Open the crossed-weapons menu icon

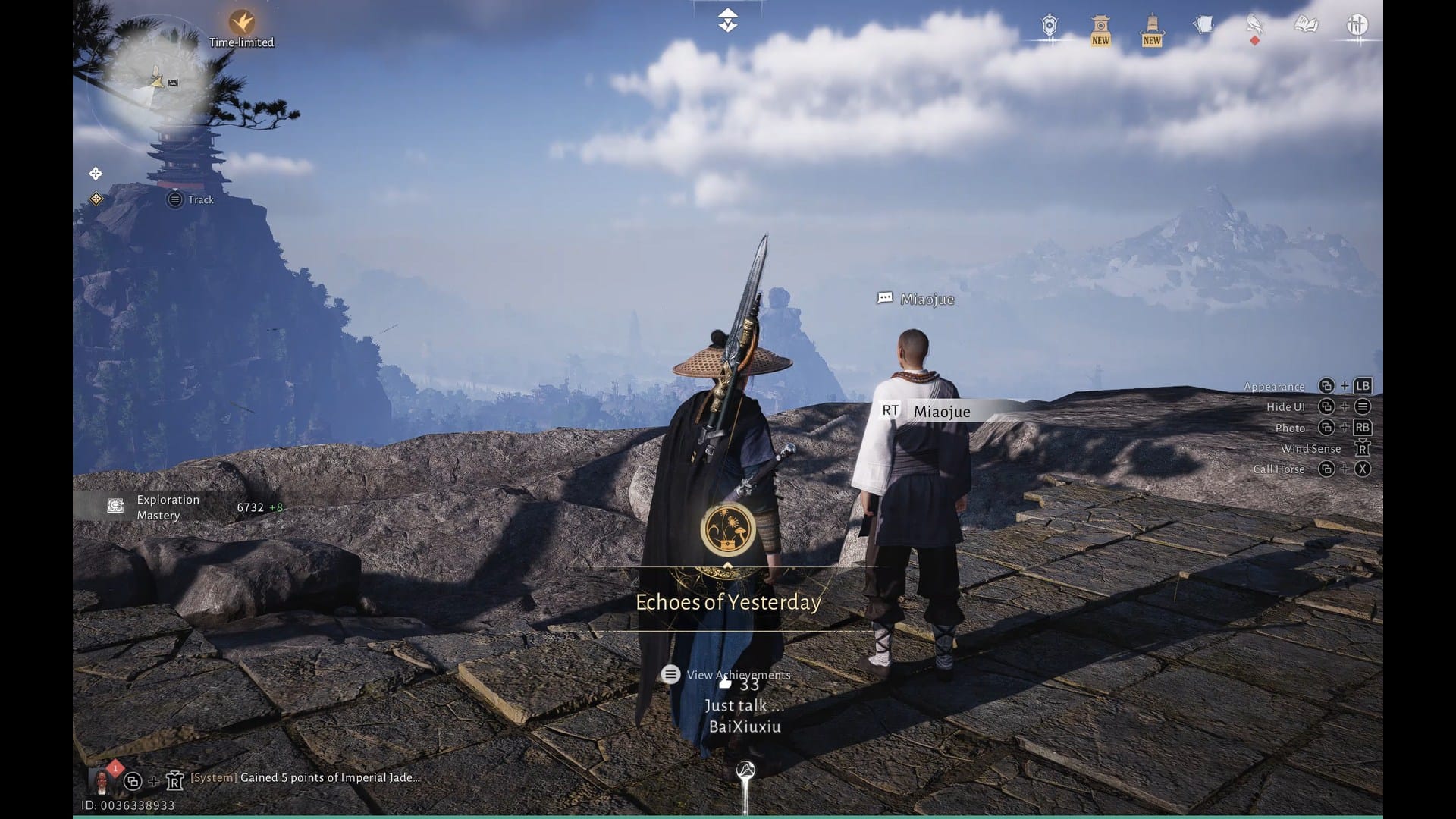point(1357,25)
